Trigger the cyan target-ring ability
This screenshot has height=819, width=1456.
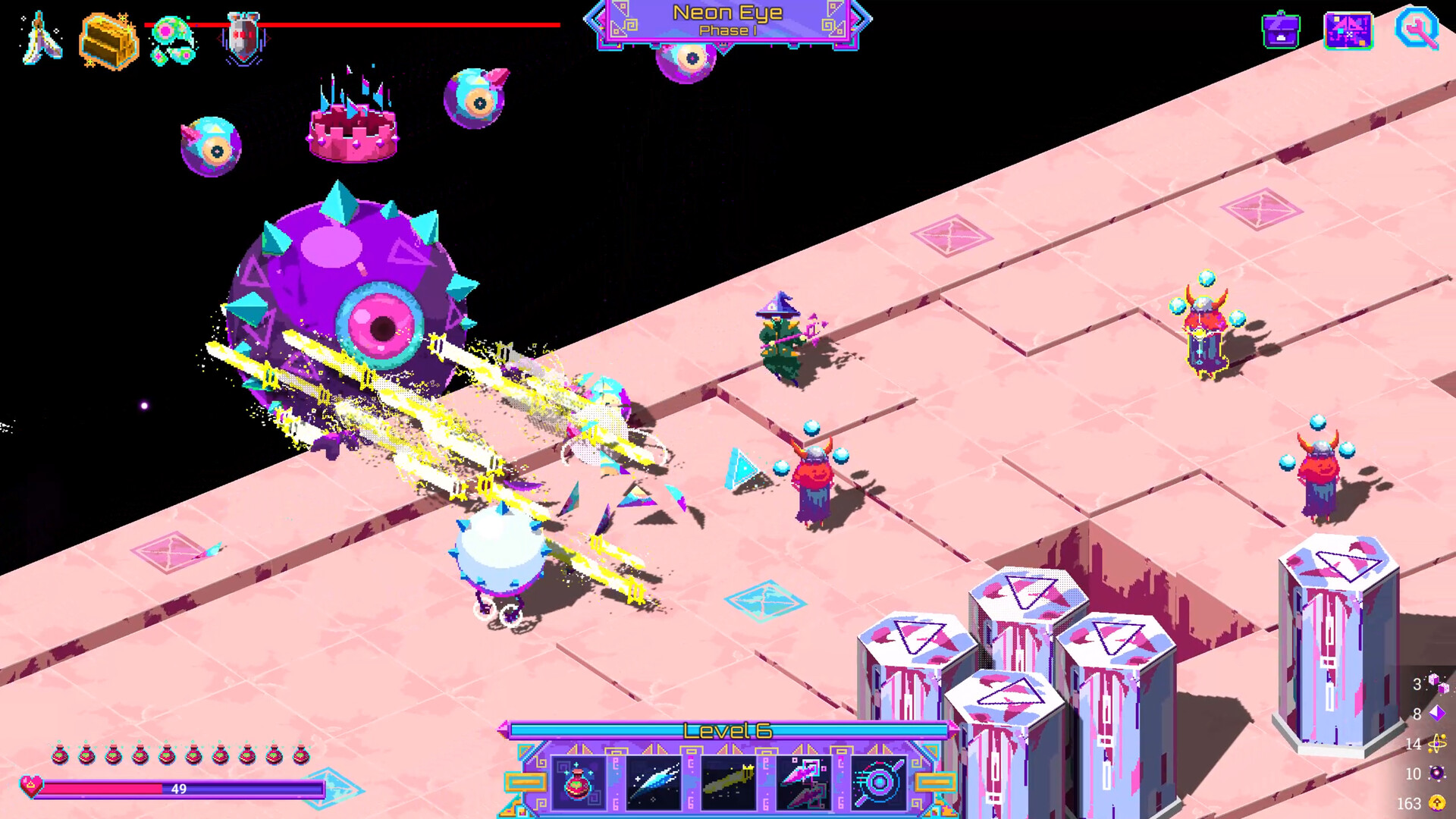878,783
